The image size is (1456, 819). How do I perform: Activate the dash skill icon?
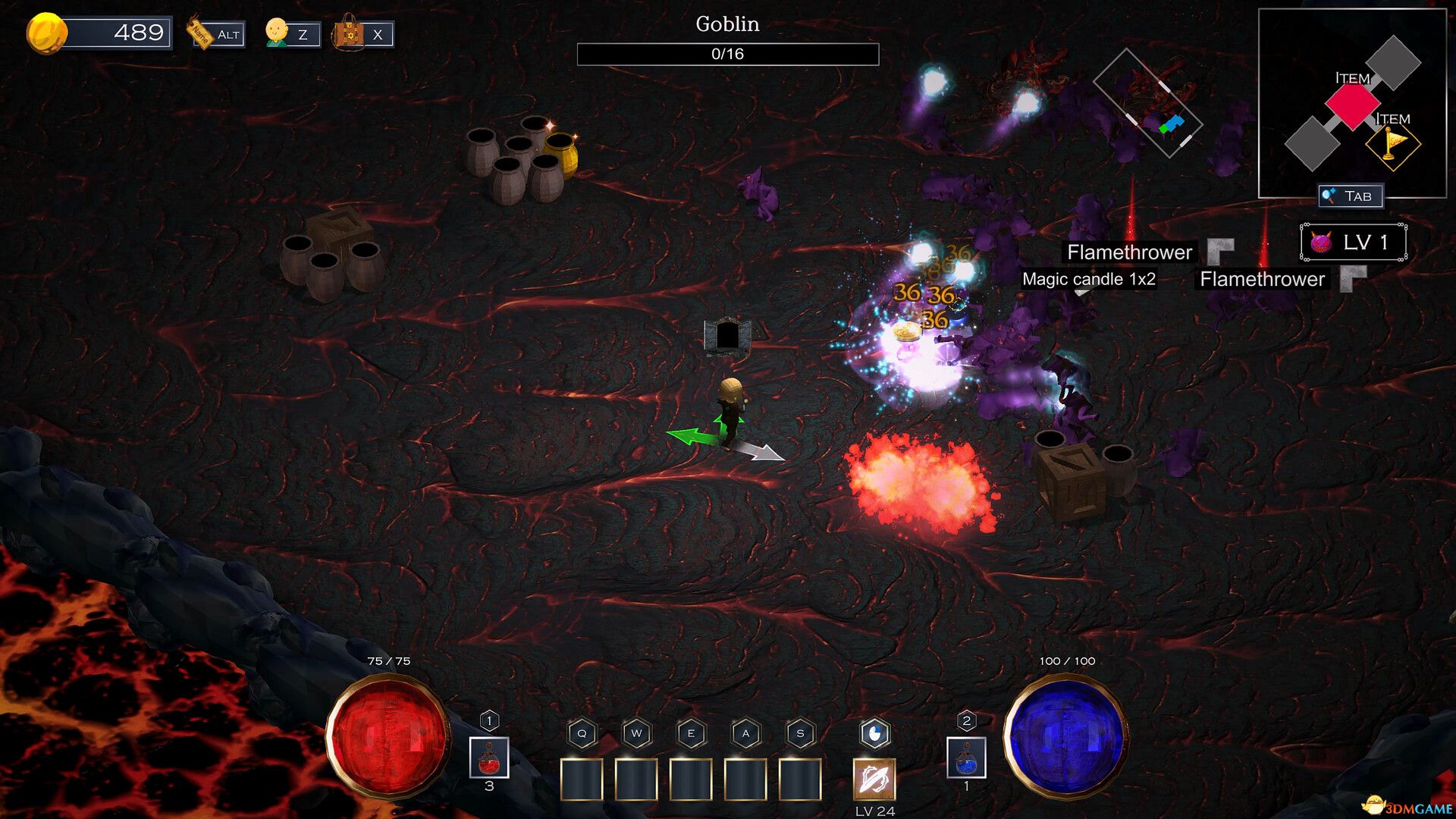pos(874,779)
